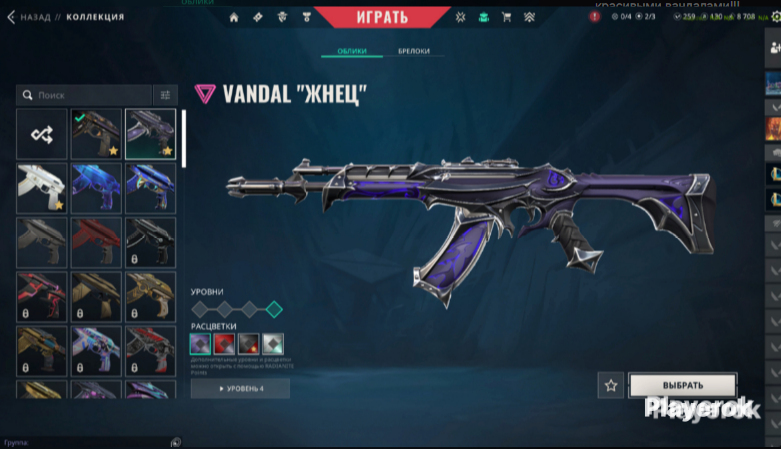Pick the solid red Vandal skin thumbnail
Screen dimensions: 781x449
[x=96, y=242]
